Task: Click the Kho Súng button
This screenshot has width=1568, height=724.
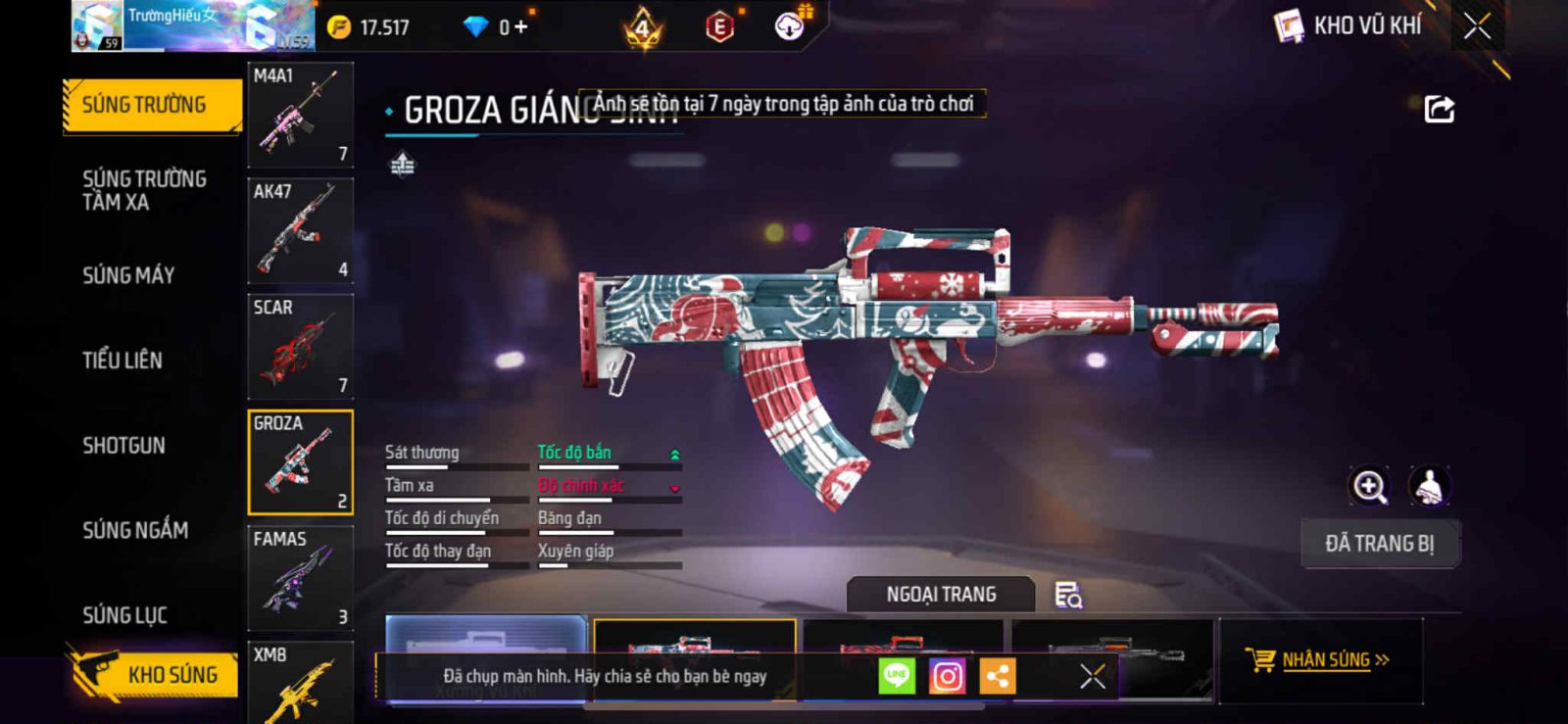Action: pyautogui.click(x=155, y=675)
